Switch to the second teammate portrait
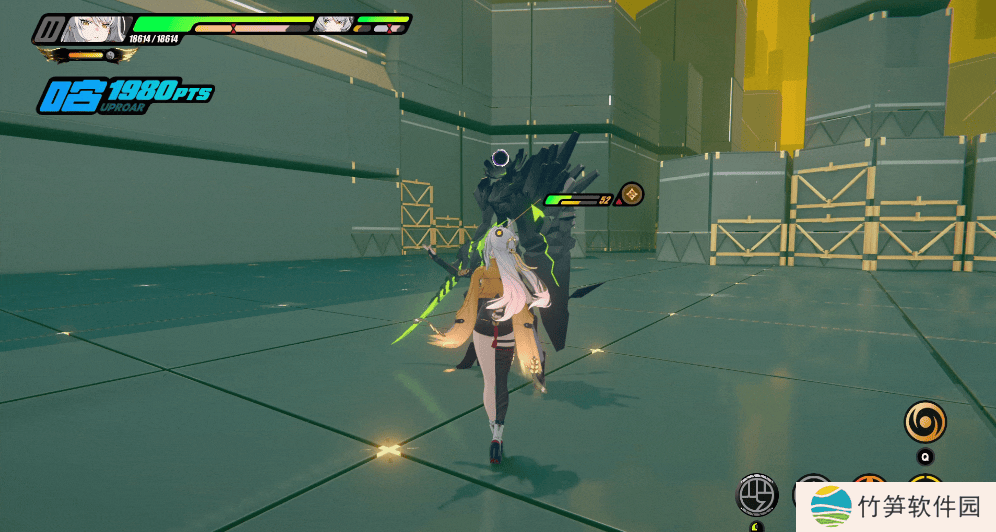Screen dimensions: 996x532 point(333,24)
